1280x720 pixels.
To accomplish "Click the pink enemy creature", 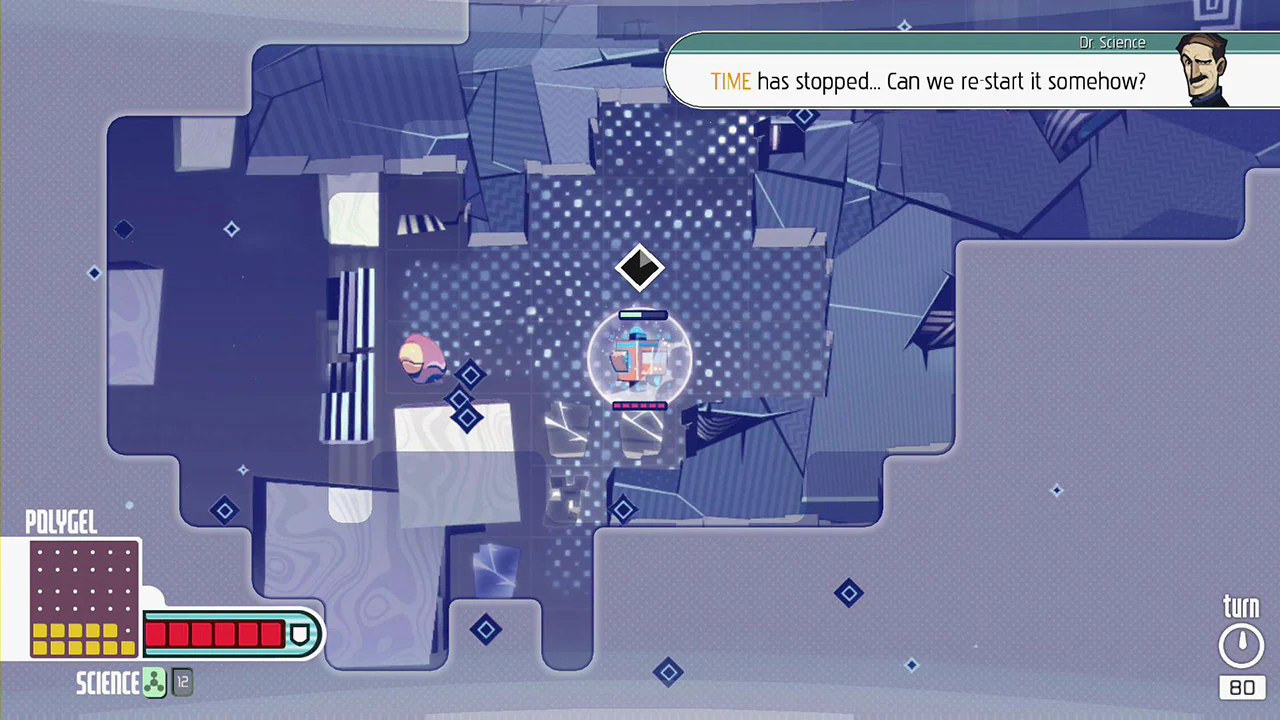I will pos(422,360).
